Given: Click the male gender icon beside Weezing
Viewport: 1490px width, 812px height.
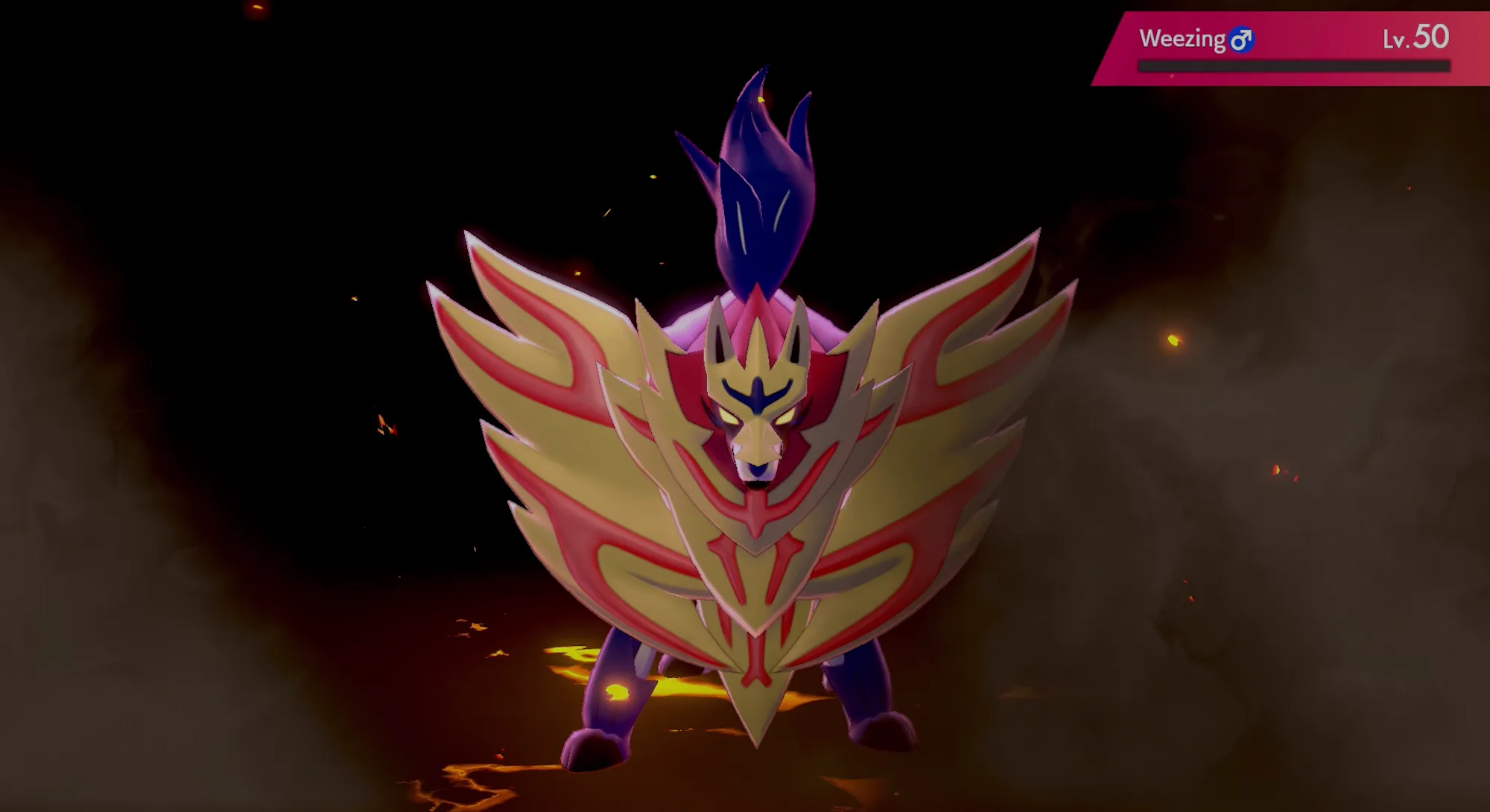Looking at the screenshot, I should point(1242,41).
